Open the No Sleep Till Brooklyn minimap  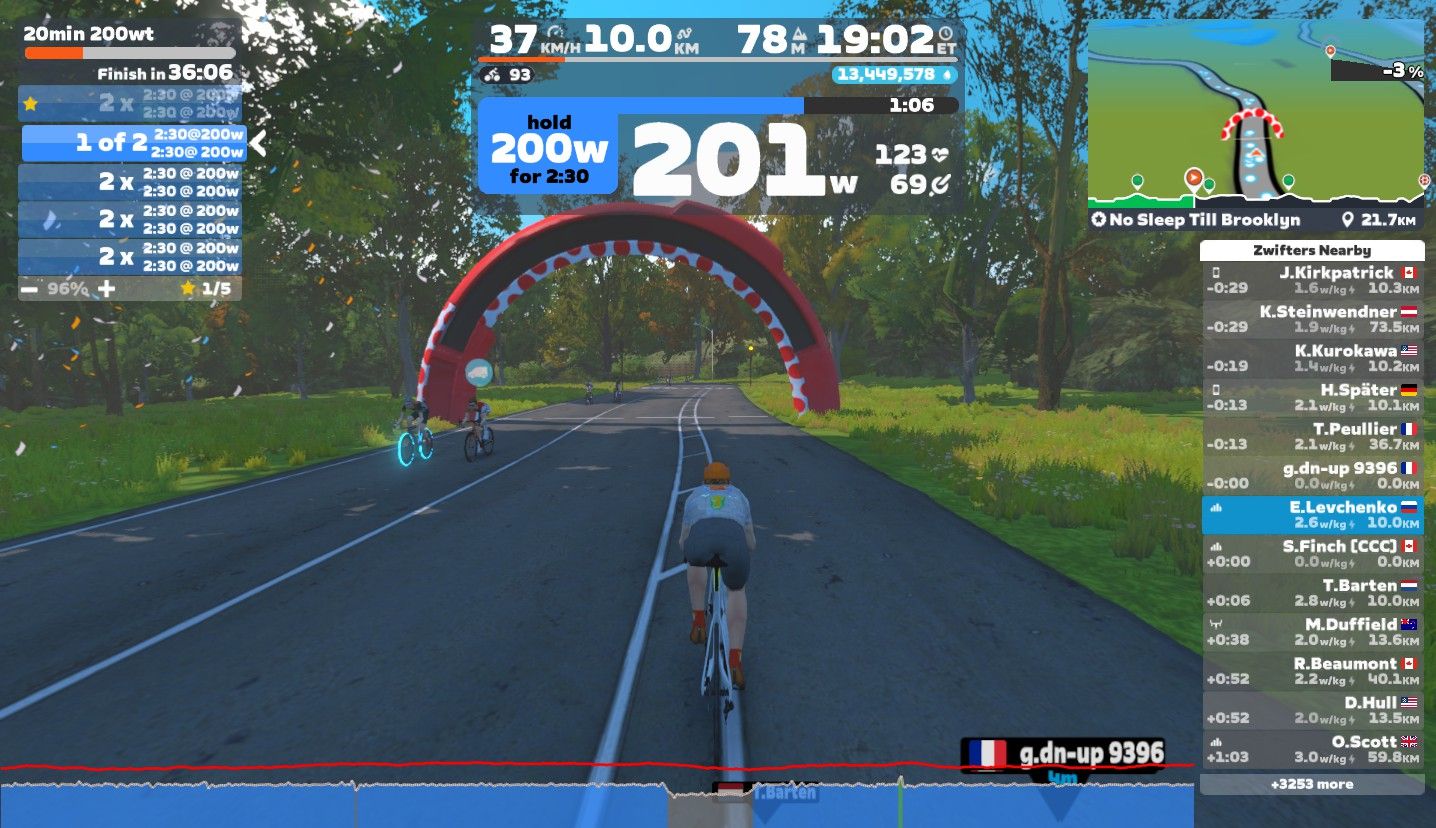[1255, 125]
